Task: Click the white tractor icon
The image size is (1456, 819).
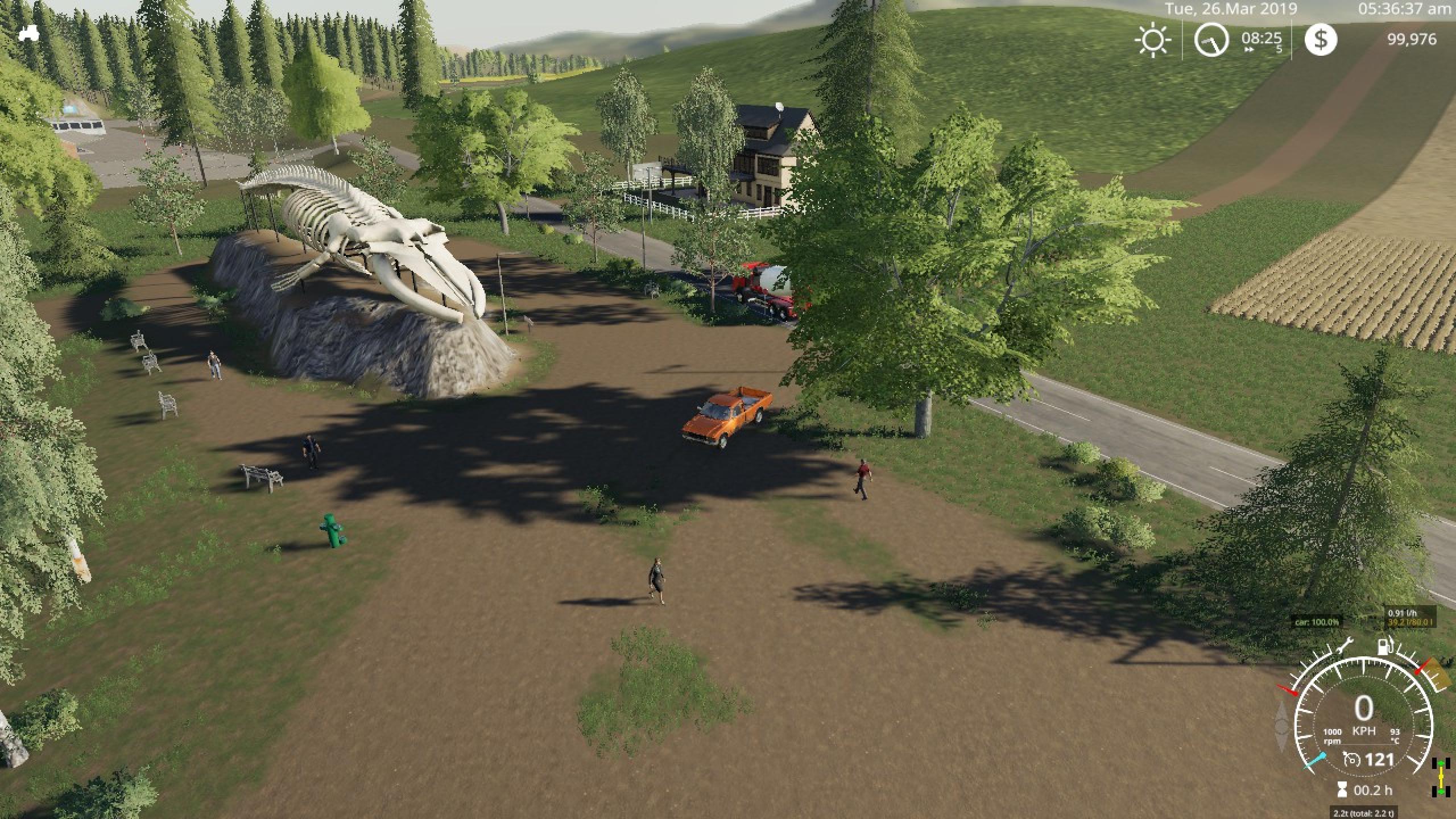Action: click(x=28, y=33)
